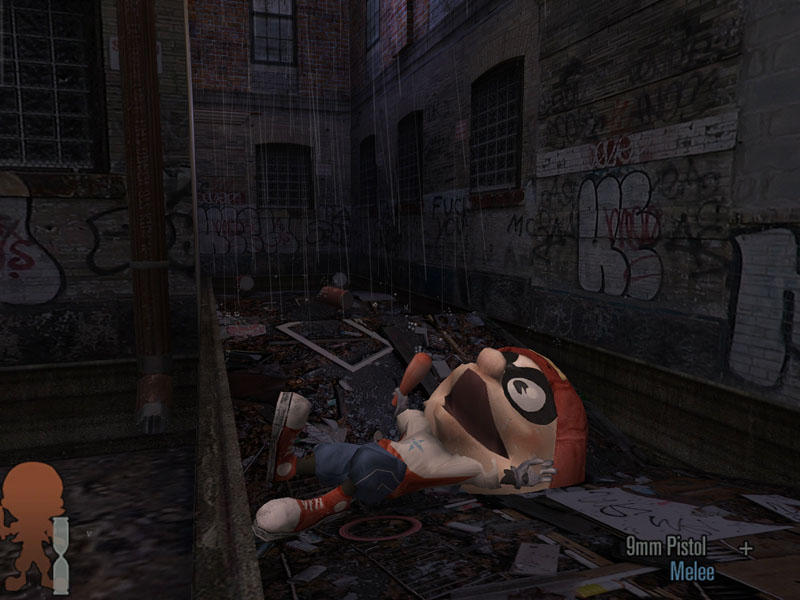Select the 9mm Pistol weapon entry

pos(666,547)
